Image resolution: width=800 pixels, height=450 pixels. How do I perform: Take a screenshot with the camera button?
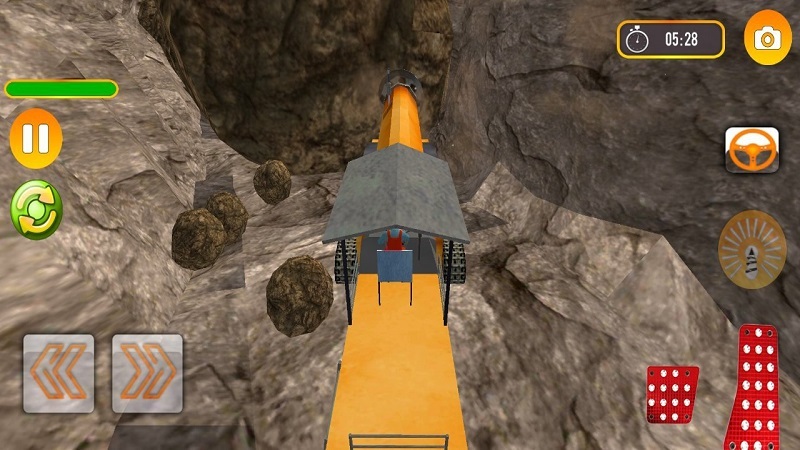[767, 38]
